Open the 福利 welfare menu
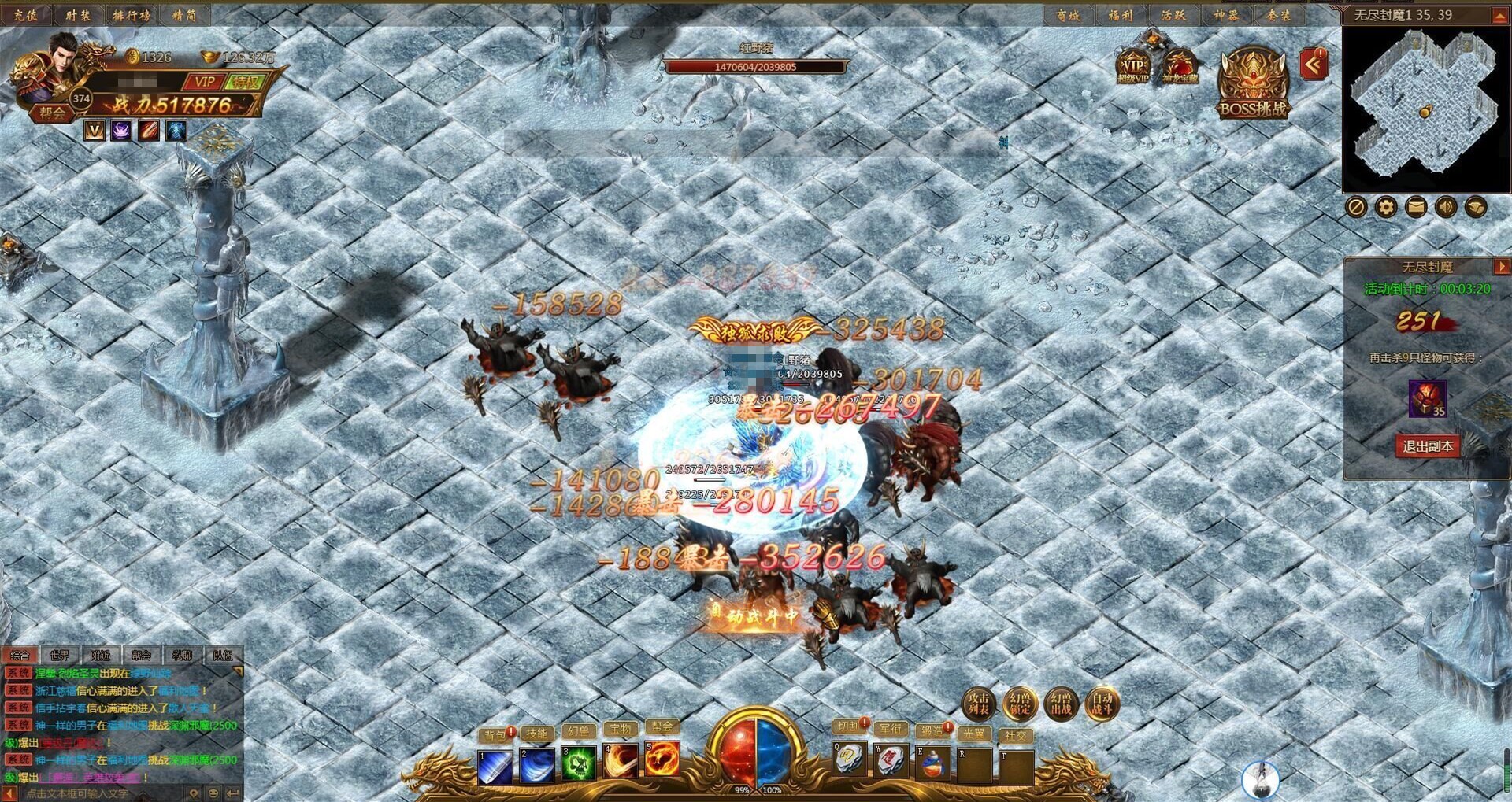The width and height of the screenshot is (1512, 802). click(1121, 15)
